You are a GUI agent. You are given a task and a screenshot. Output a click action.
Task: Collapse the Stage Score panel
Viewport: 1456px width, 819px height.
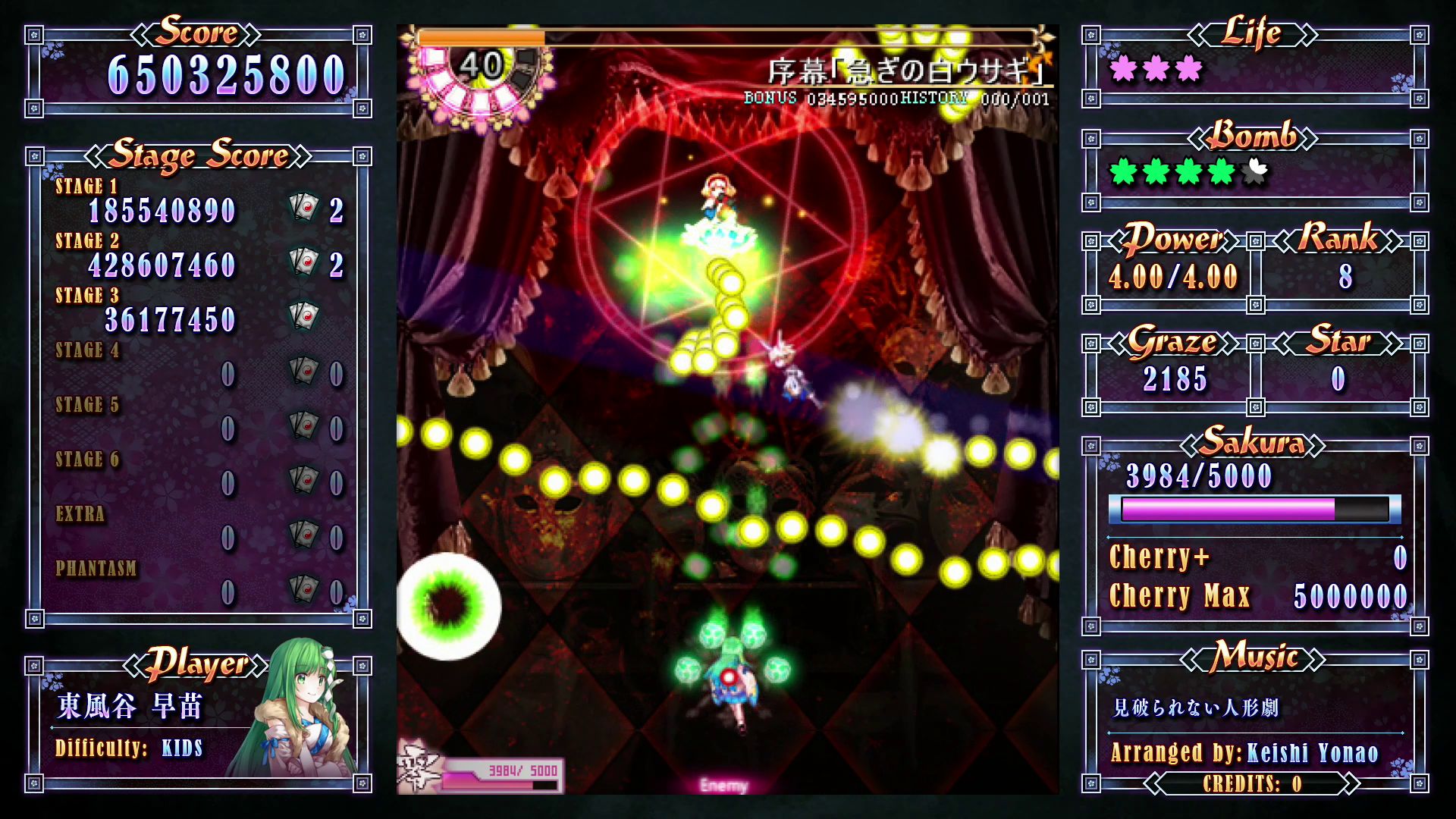199,156
